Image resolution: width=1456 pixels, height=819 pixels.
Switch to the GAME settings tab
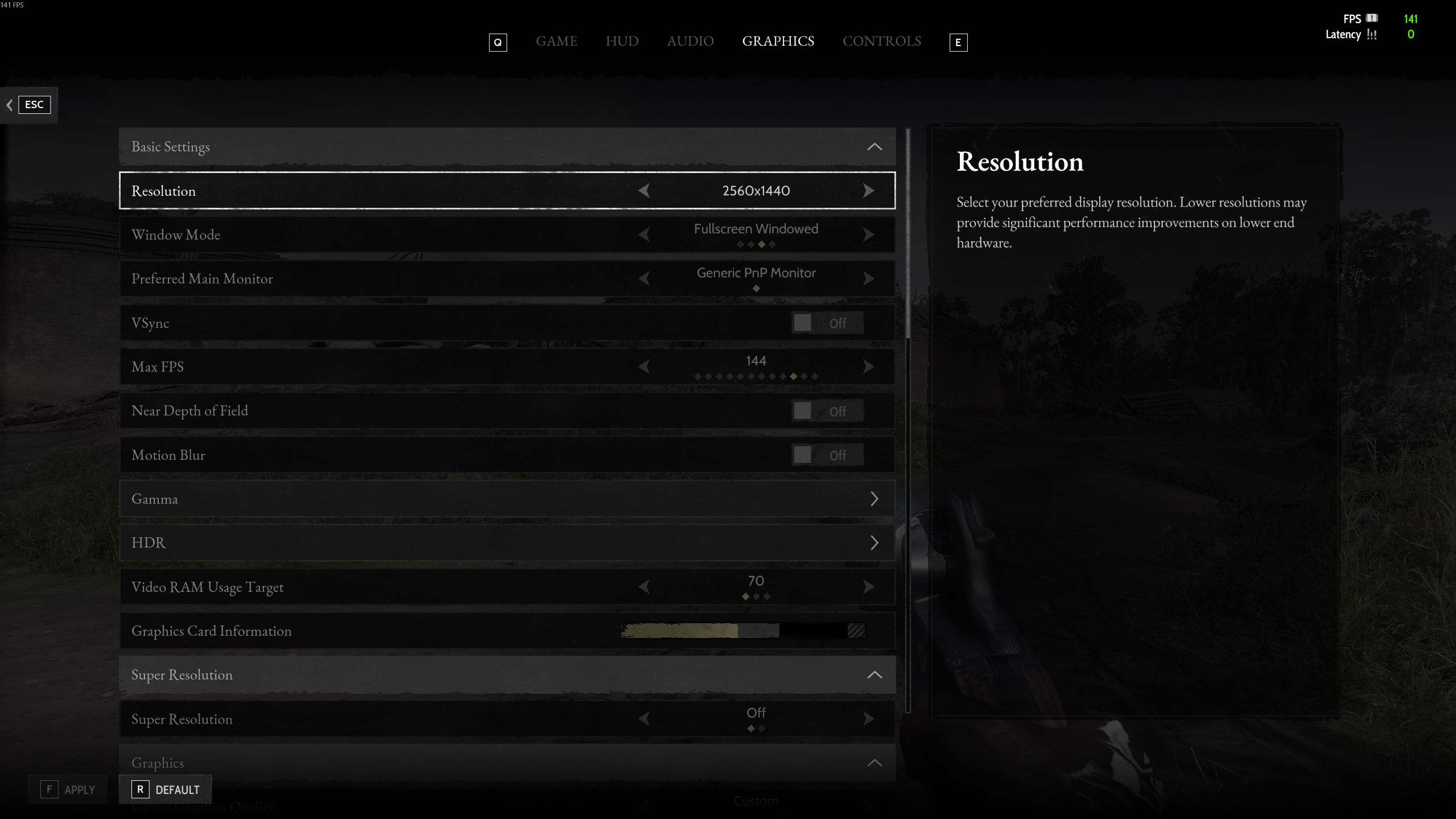point(556,41)
